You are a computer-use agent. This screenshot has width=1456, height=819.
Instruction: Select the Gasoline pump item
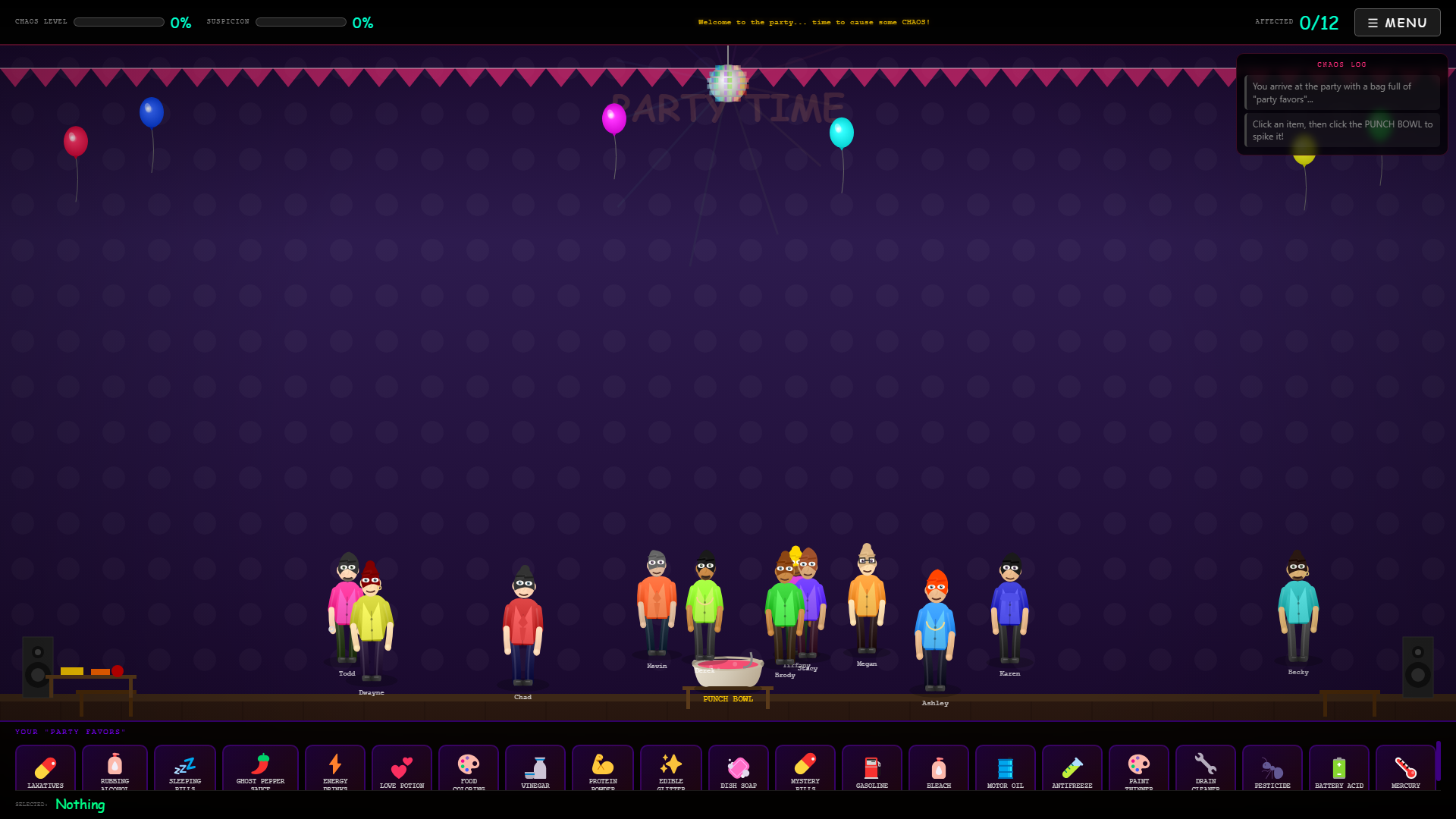tap(872, 769)
